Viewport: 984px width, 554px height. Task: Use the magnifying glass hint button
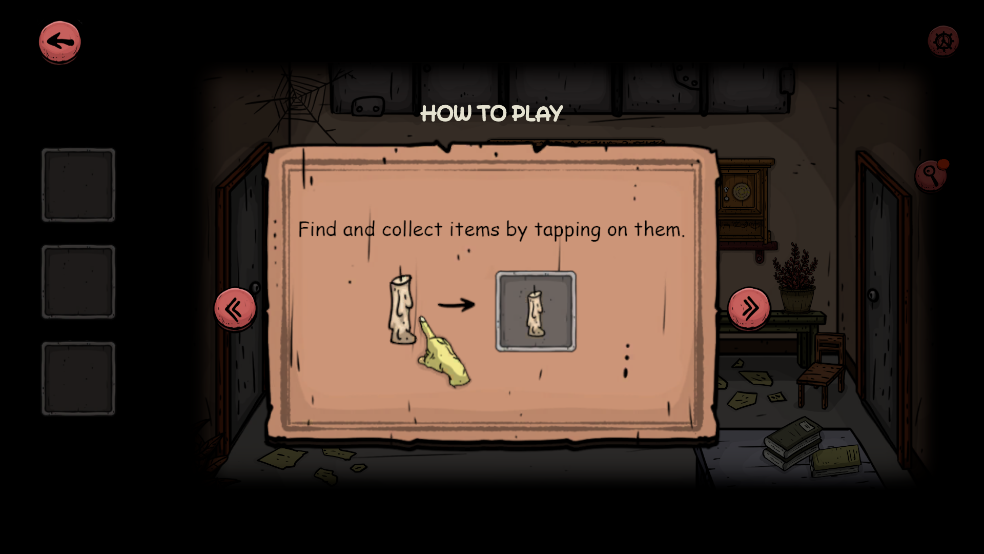pos(931,176)
